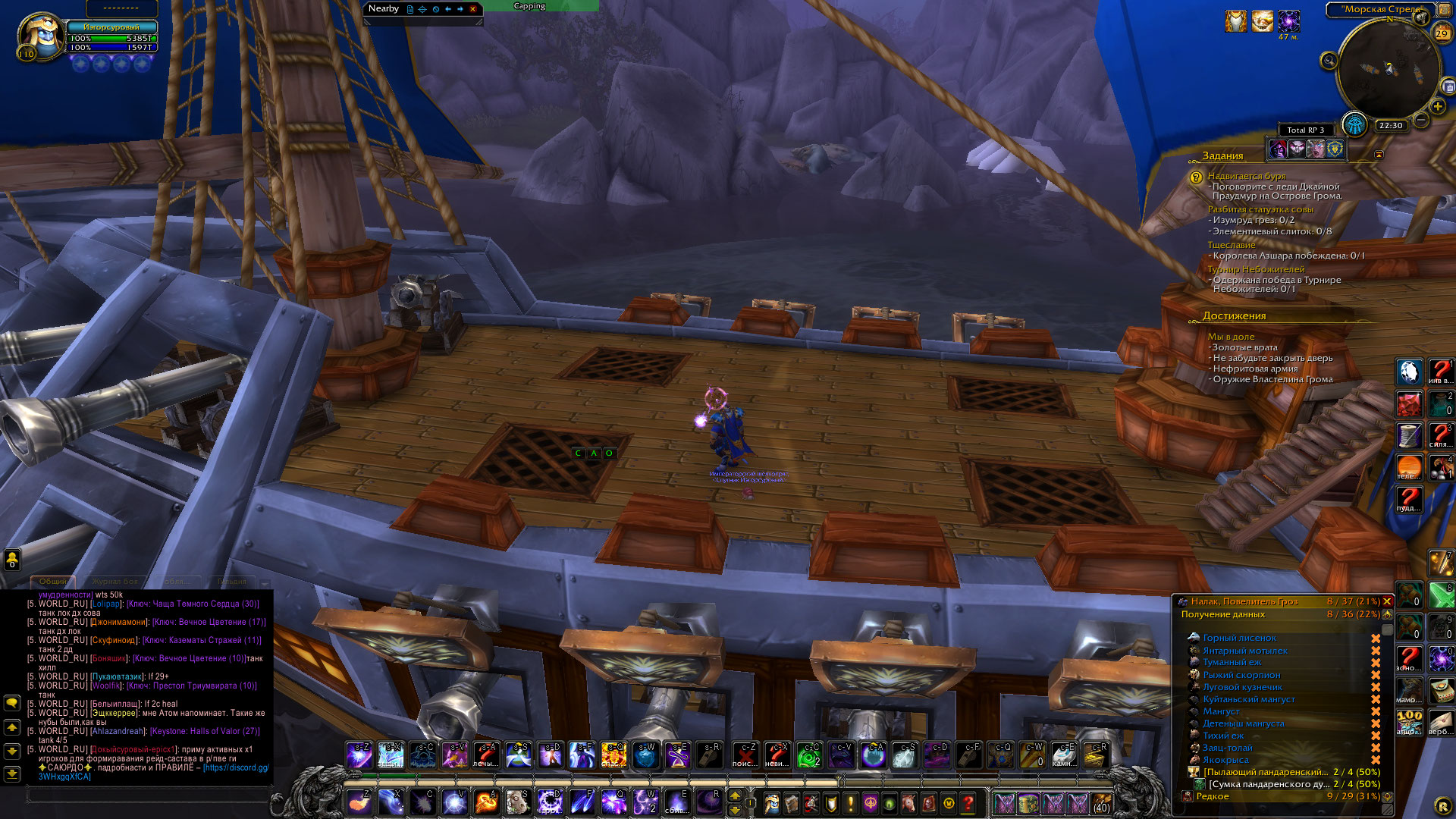Open the Discord link in chat
The height and width of the screenshot is (819, 1456).
(x=235, y=767)
